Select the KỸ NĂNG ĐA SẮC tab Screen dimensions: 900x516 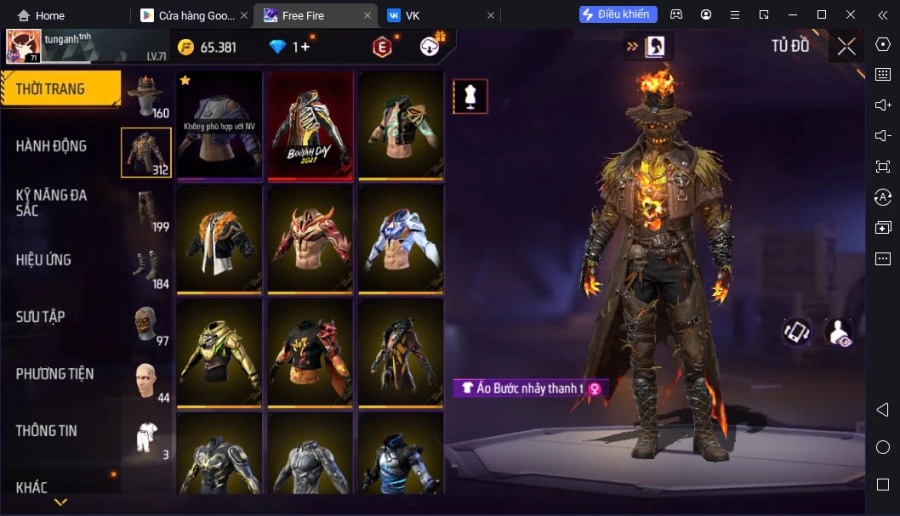[x=52, y=203]
